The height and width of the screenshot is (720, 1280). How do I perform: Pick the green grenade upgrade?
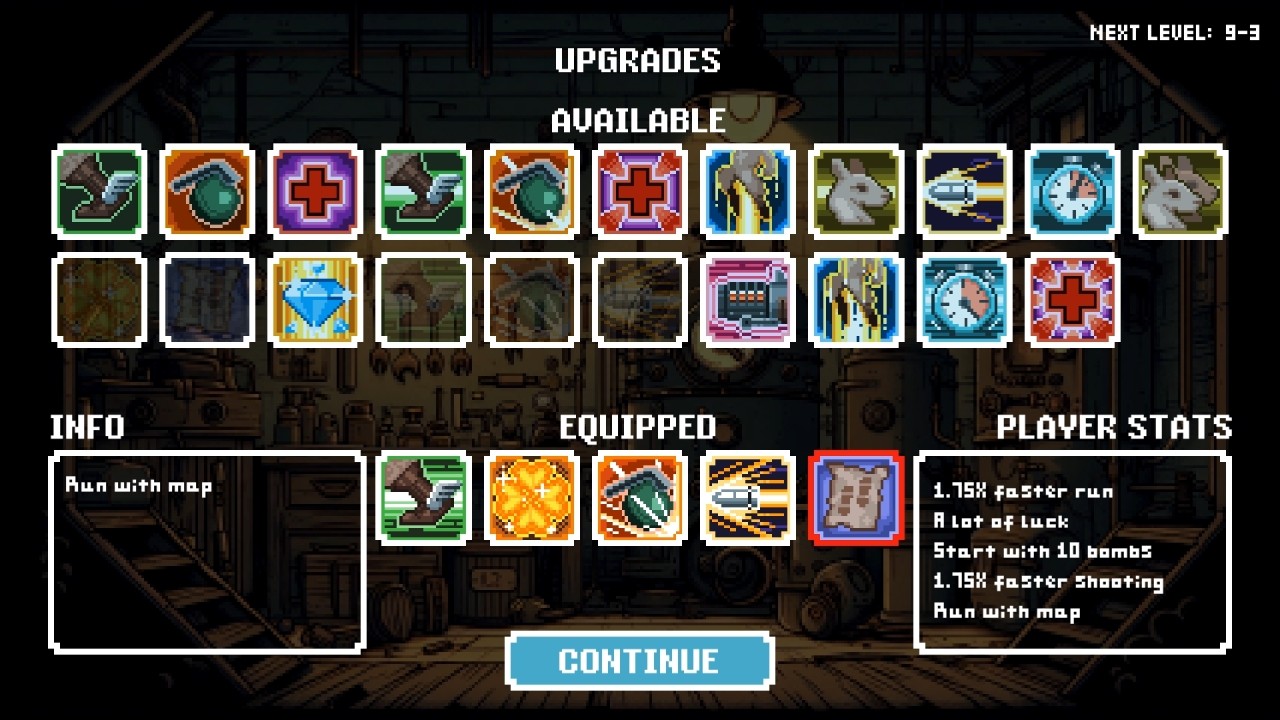[x=206, y=192]
